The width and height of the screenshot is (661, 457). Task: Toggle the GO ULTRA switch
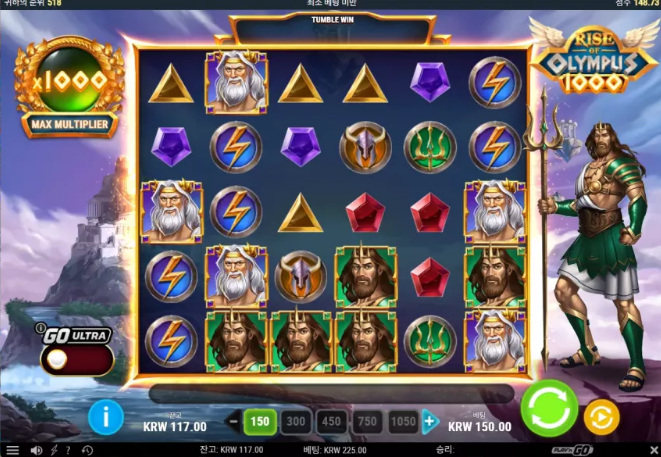76,359
